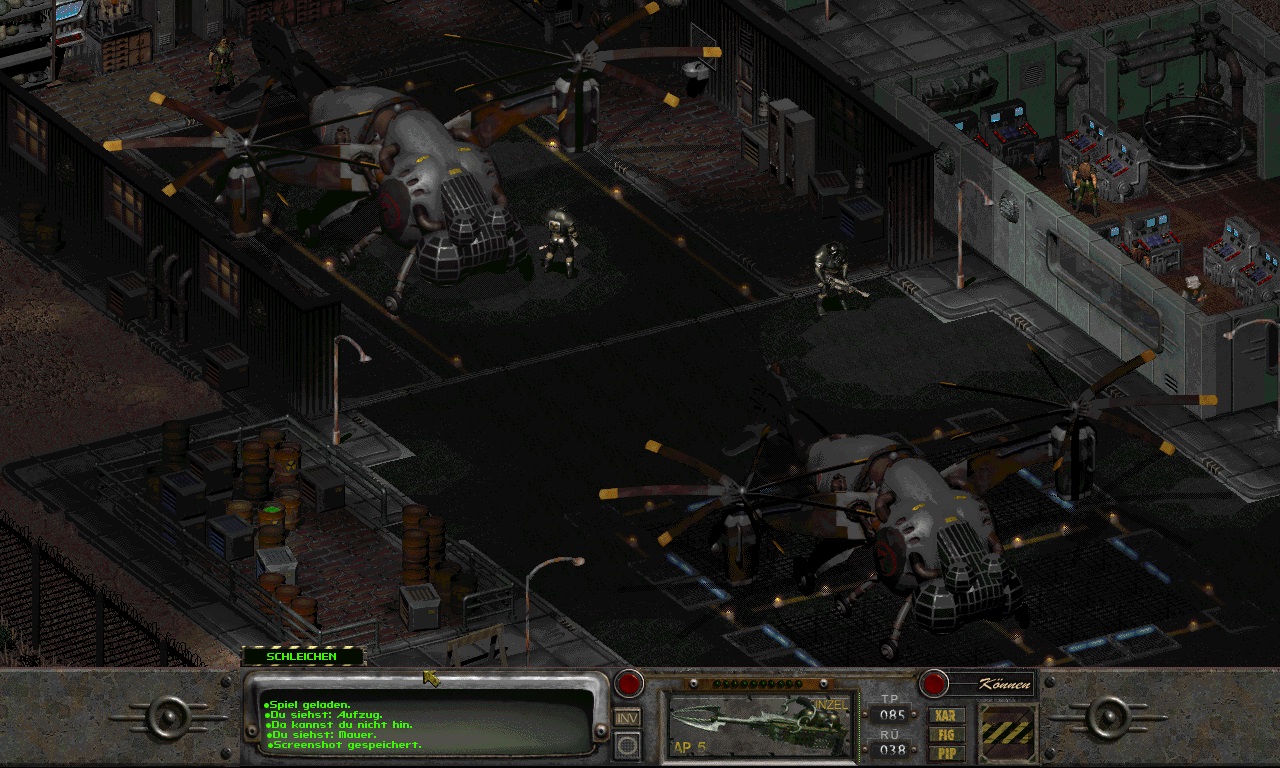Open the inventory with the INV button
The image size is (1280, 768).
tap(627, 717)
